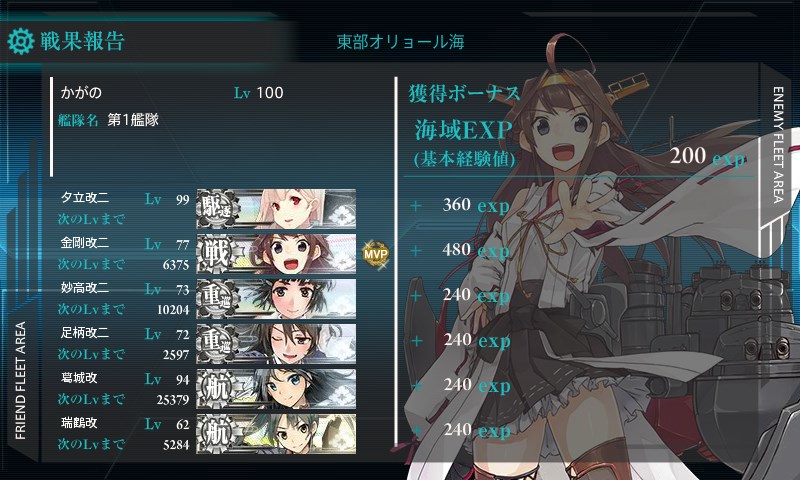Select the 金剛改二 battleship banner
Viewport: 800px width, 480px height.
point(276,252)
